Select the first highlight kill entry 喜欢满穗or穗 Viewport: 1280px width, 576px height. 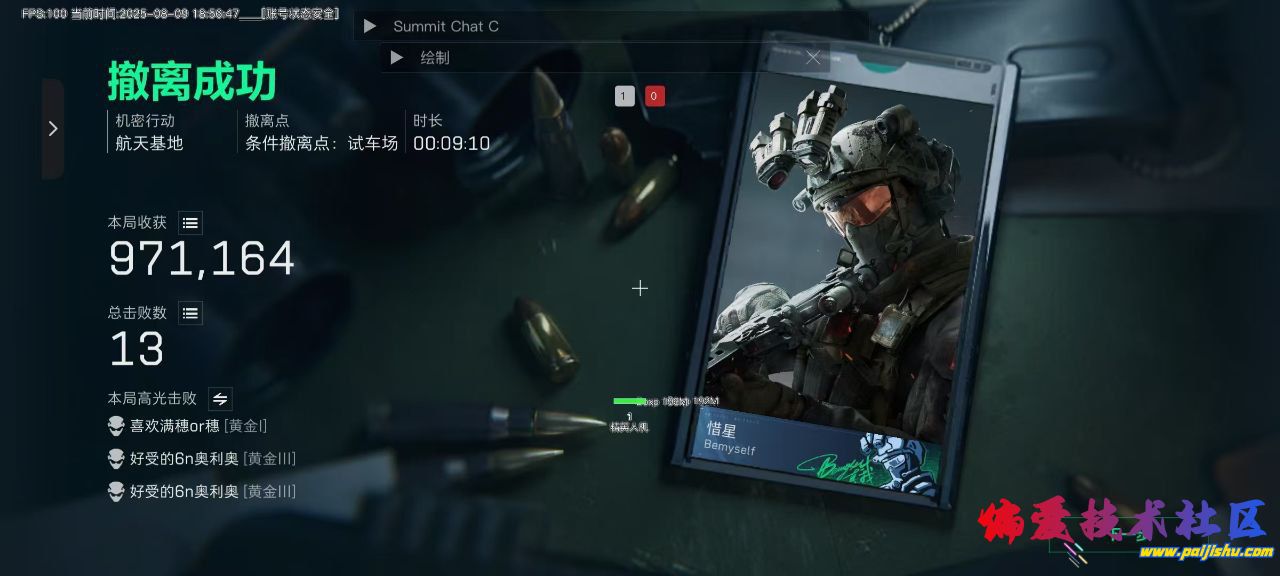point(188,426)
